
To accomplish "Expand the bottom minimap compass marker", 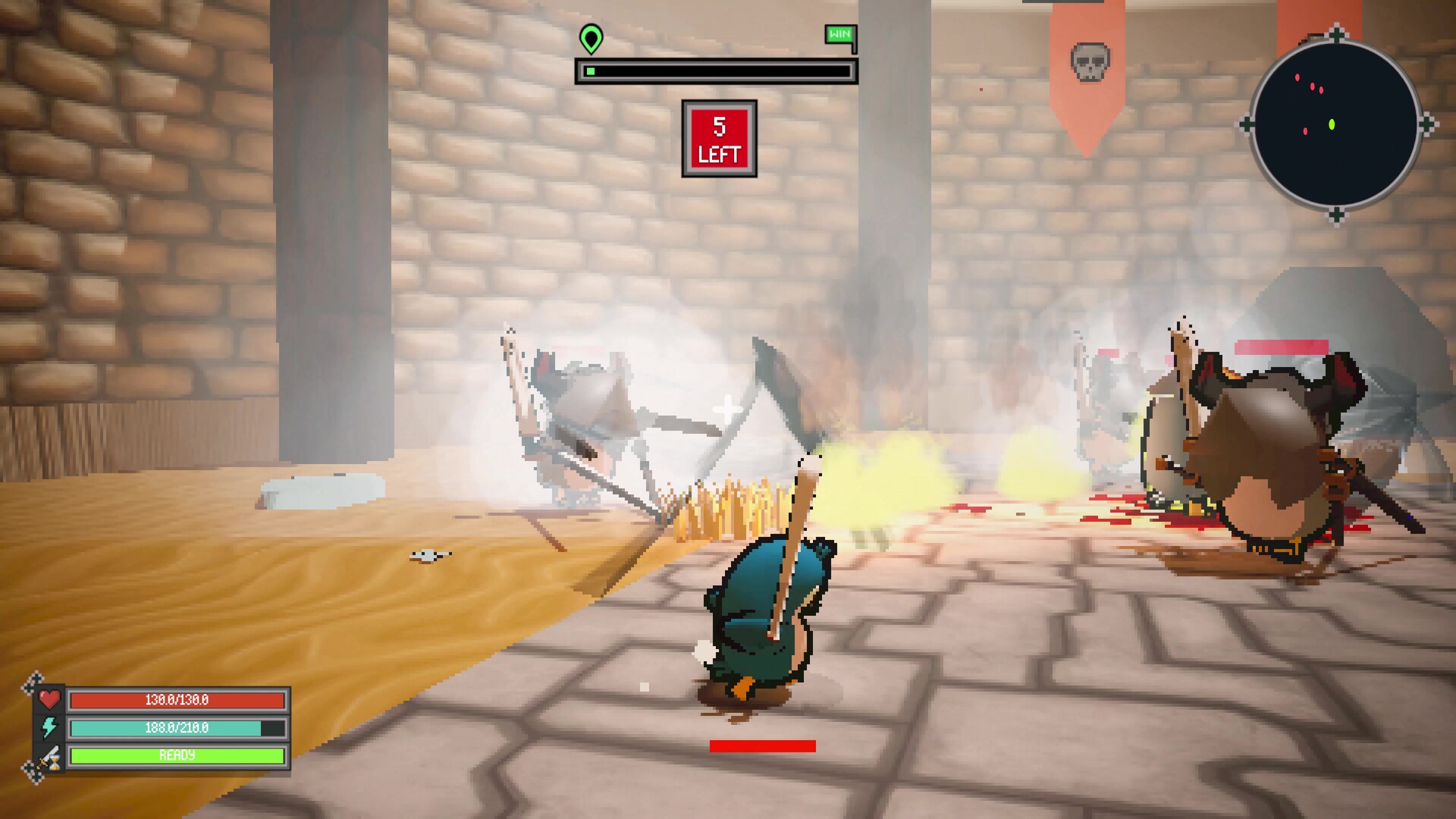I will 1336,214.
